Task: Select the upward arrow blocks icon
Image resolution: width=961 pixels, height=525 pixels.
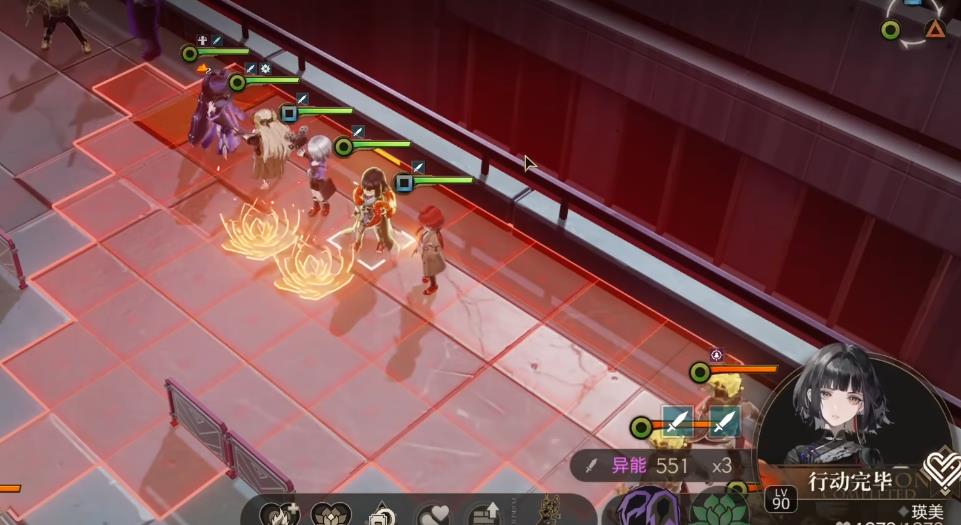Action: tap(486, 514)
